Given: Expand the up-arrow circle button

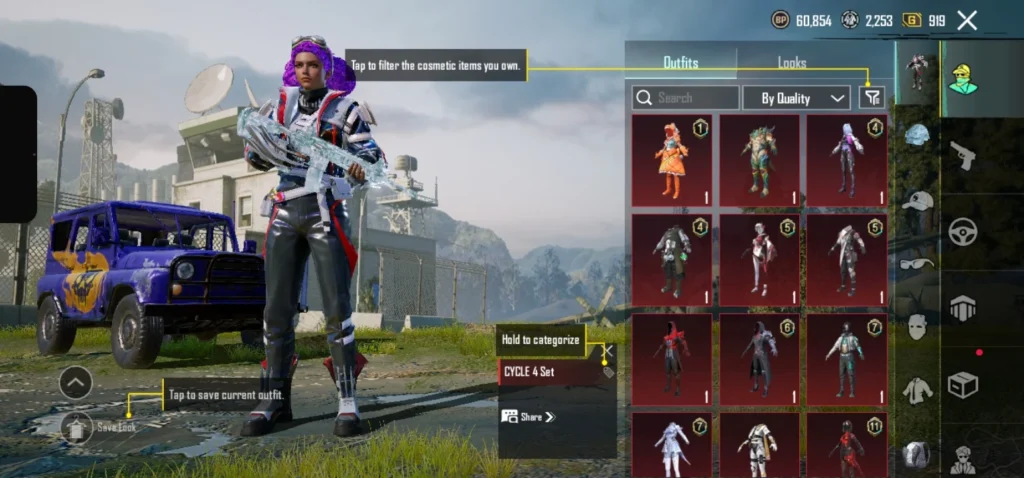Looking at the screenshot, I should tap(76, 381).
